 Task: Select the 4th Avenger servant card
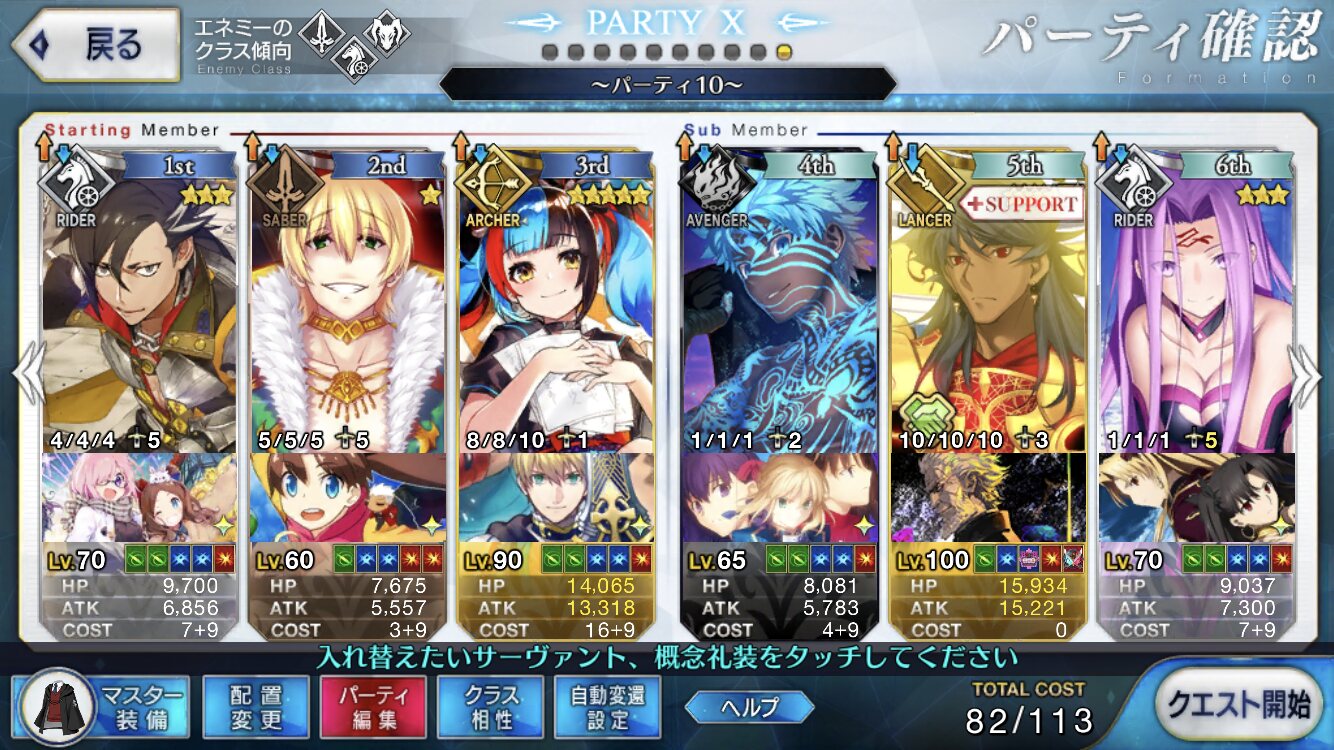[780, 310]
